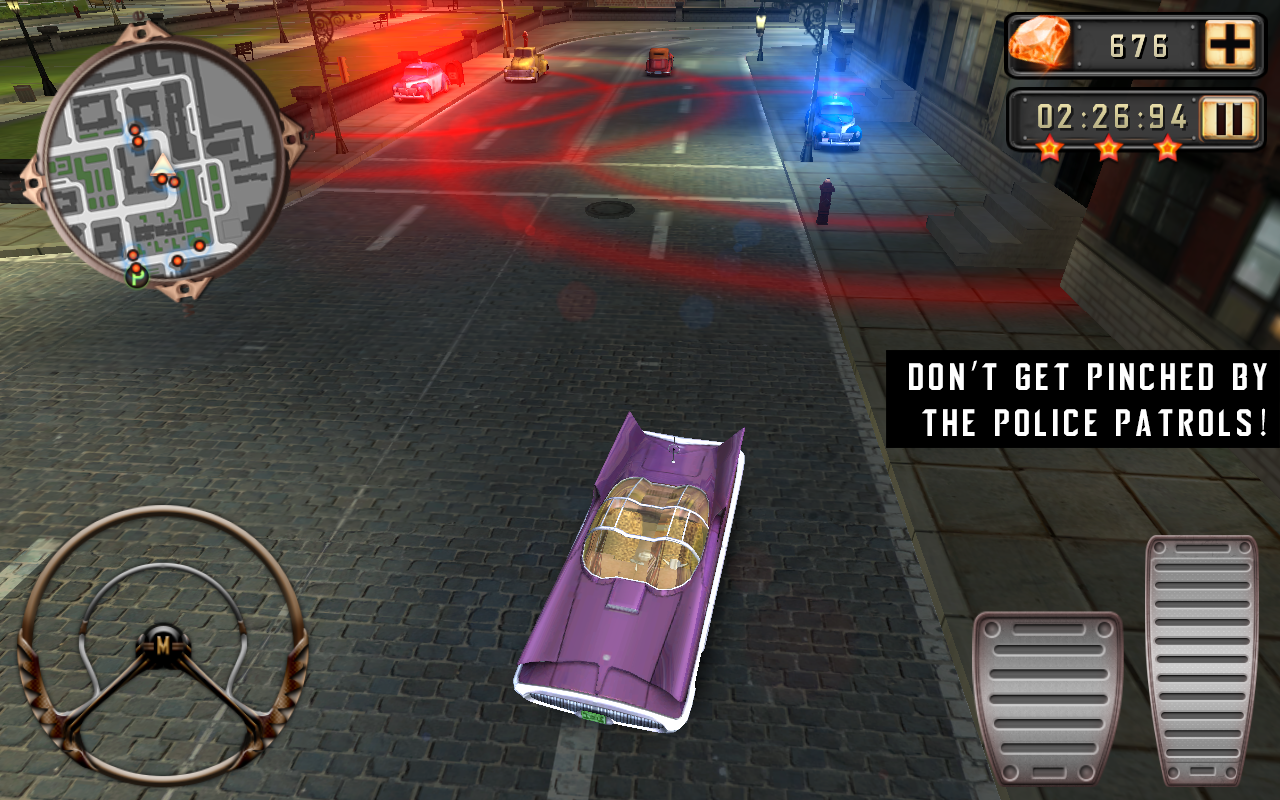Buy more gems with the plus button
Viewport: 1280px width, 800px height.
(1232, 44)
